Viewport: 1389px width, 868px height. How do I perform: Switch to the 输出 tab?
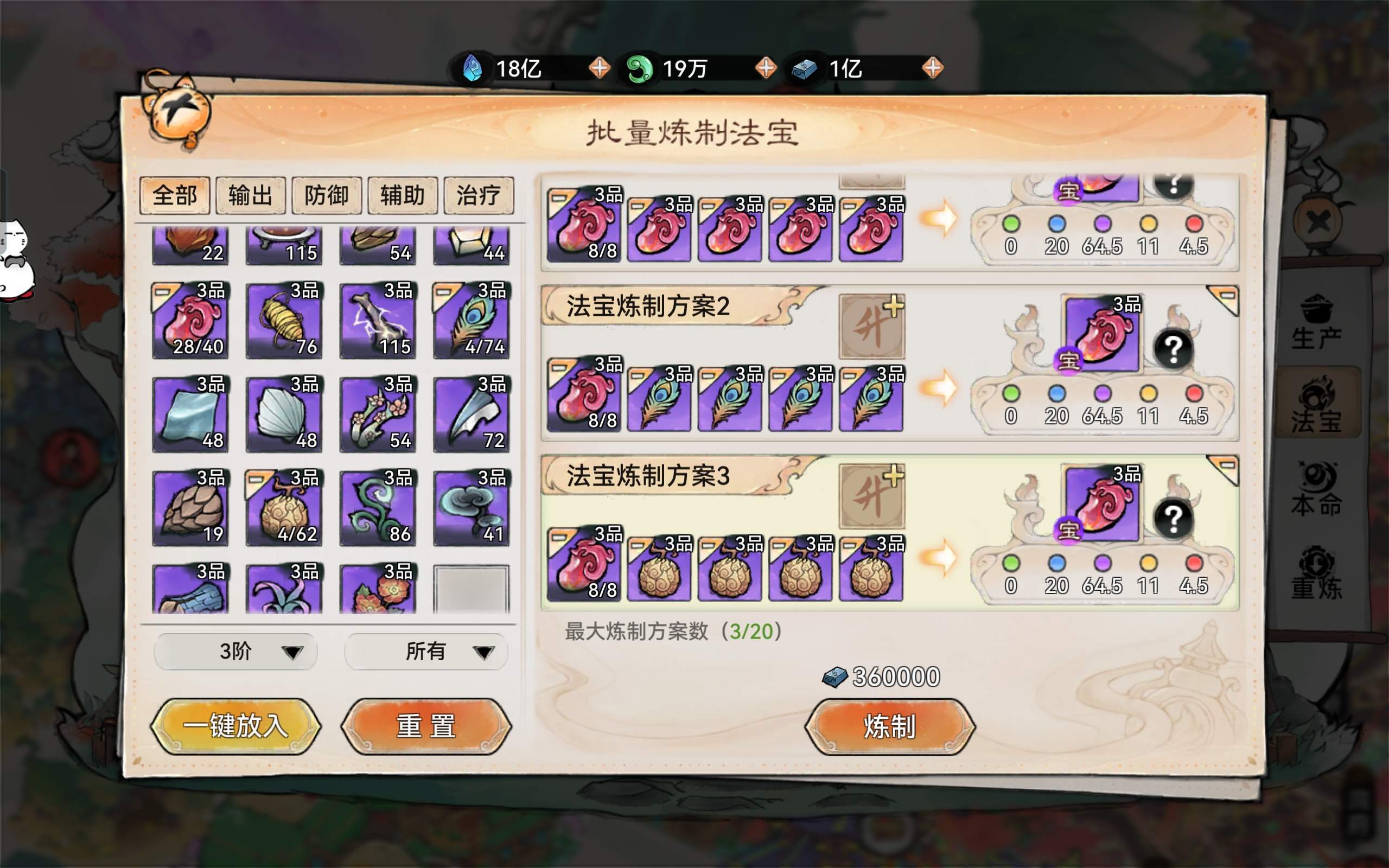coord(250,195)
